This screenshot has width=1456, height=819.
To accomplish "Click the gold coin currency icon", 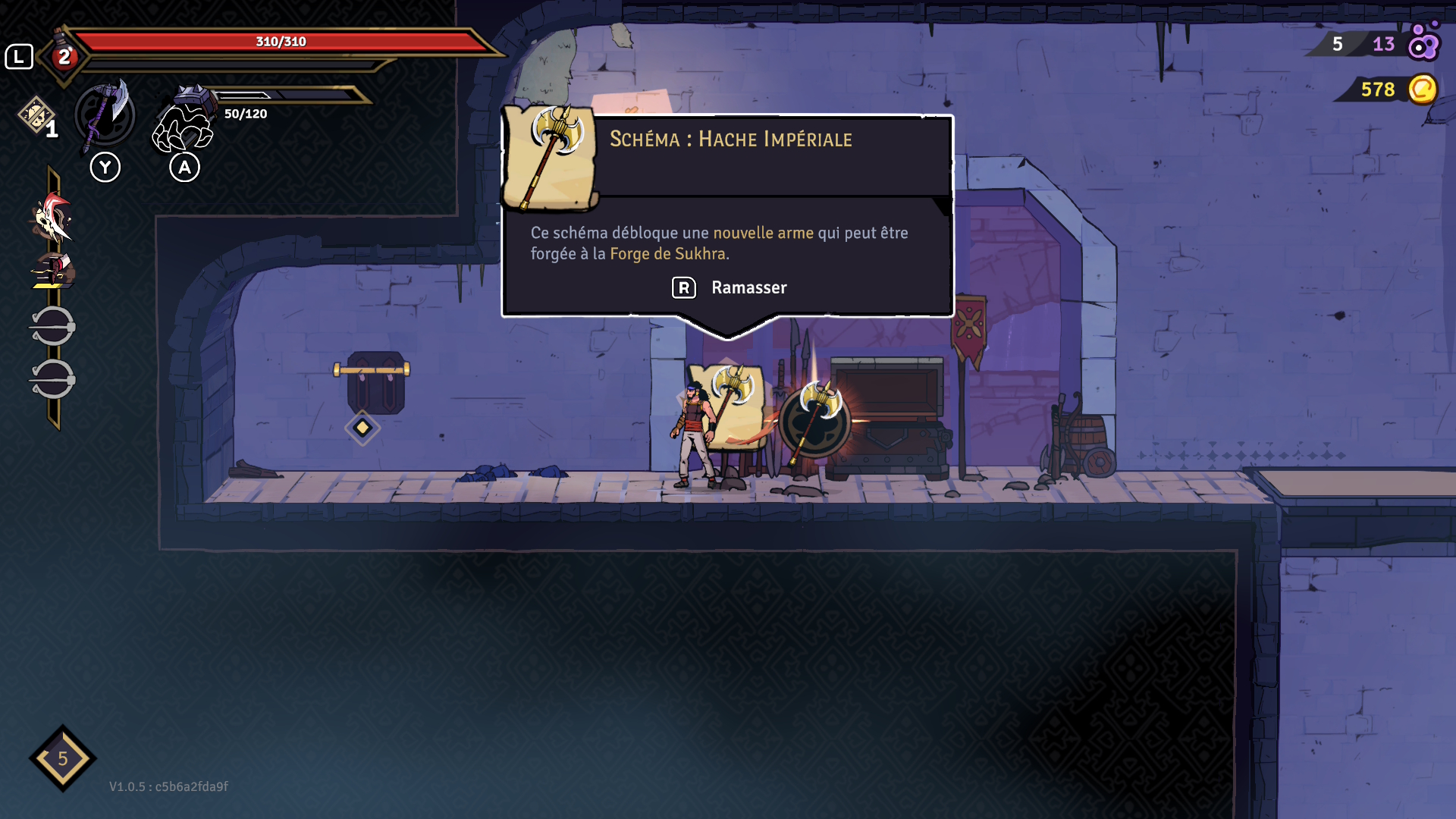I will tap(1423, 89).
